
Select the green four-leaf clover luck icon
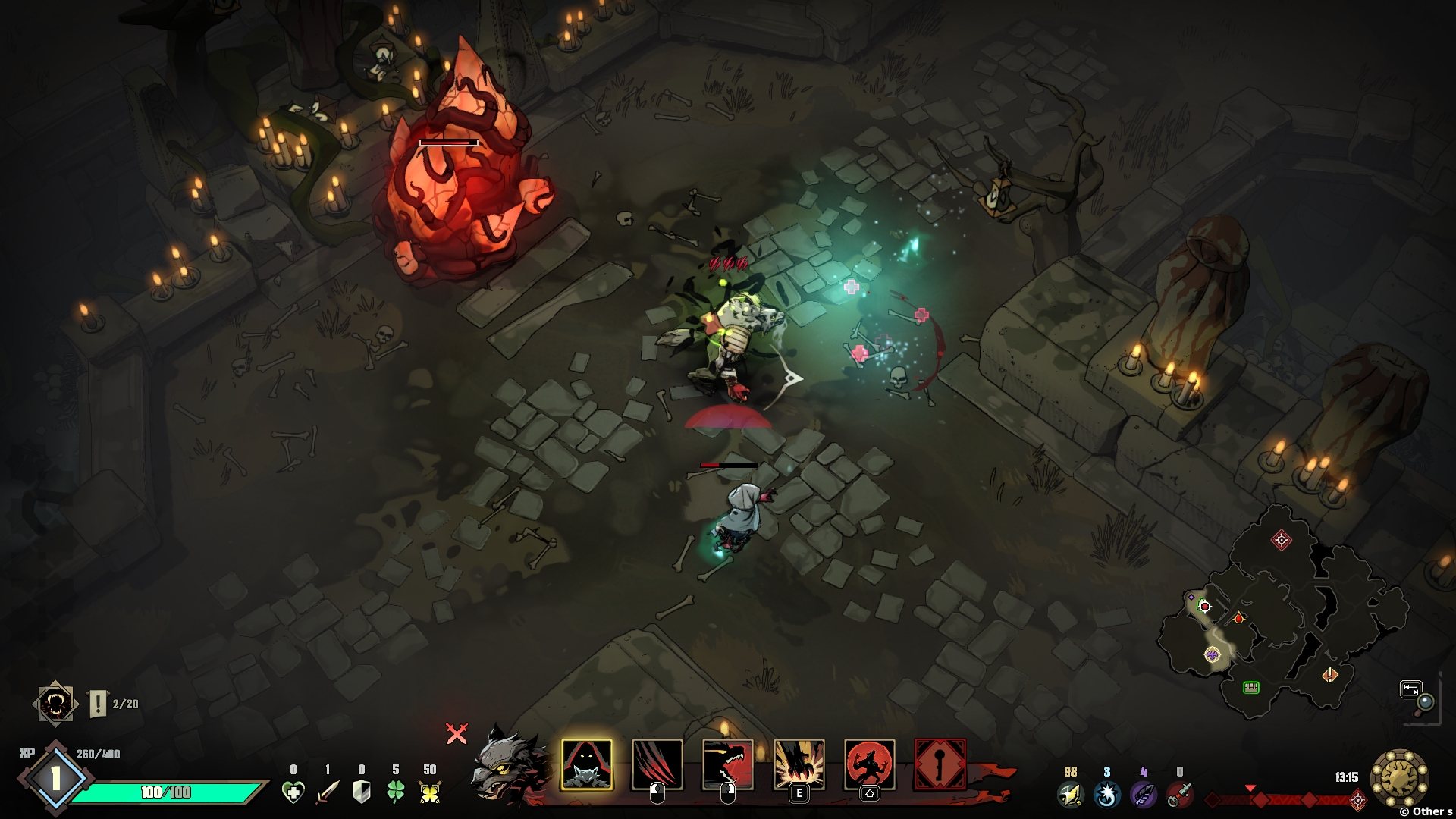click(x=396, y=792)
